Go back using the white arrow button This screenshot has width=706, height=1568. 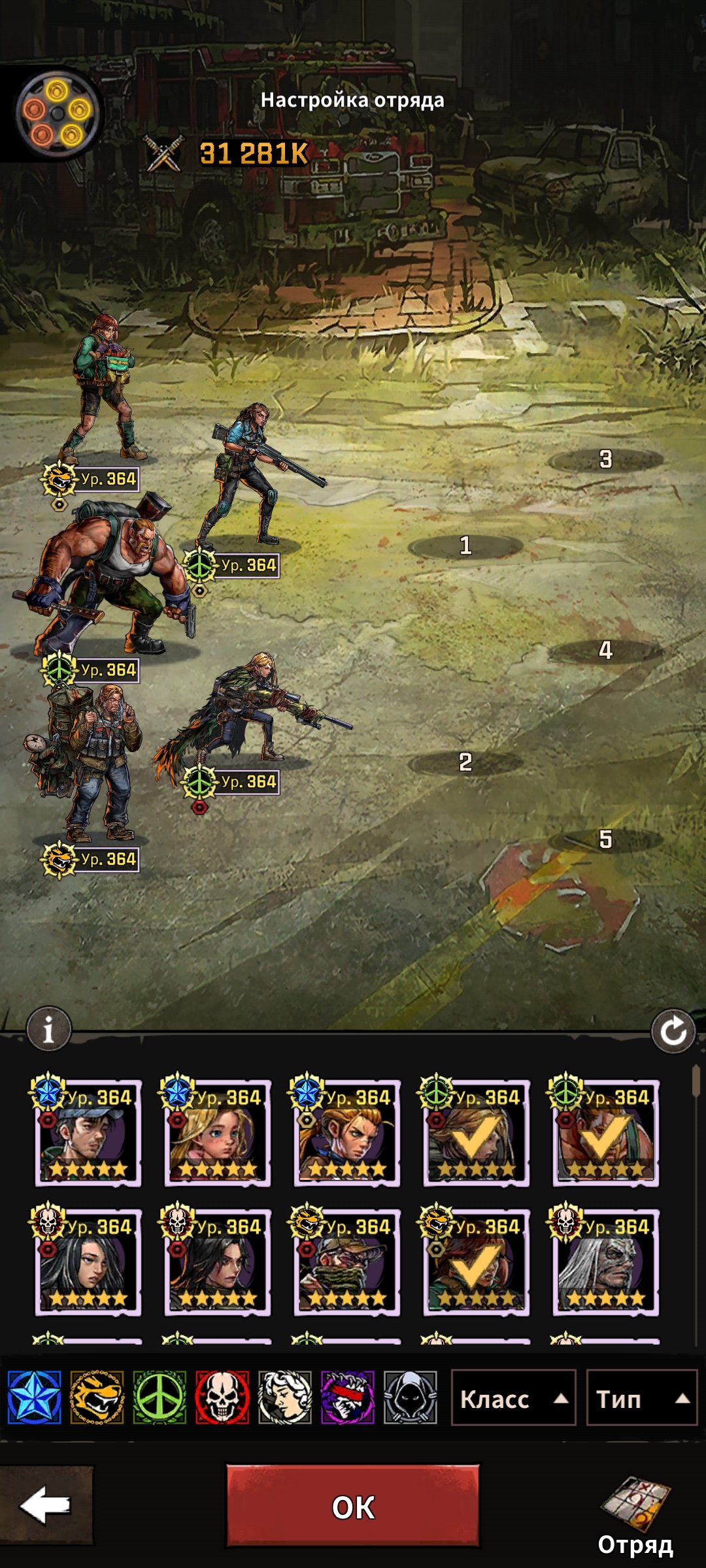coord(46,1505)
